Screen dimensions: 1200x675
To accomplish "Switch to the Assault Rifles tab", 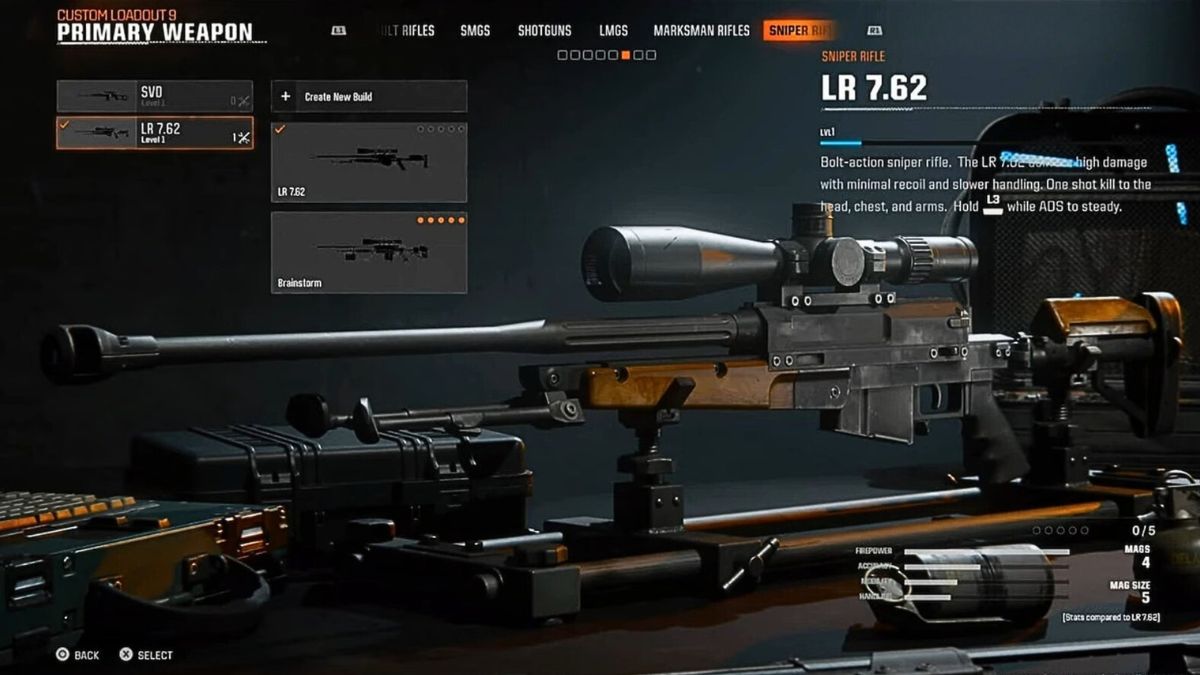I will [x=405, y=30].
